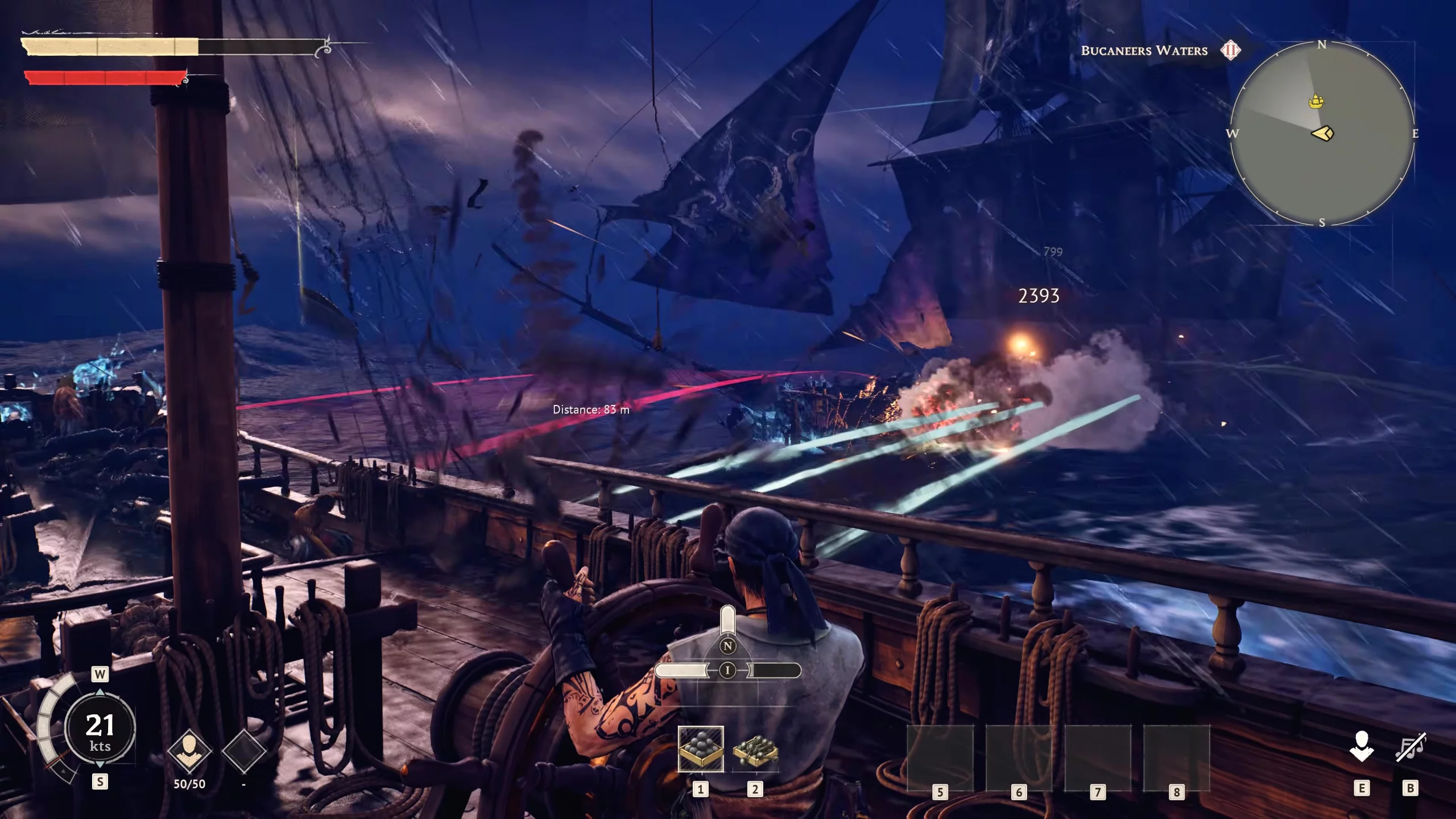This screenshot has width=1456, height=819.
Task: Select the empty diamond slot beside the crew icon
Action: pyautogui.click(x=244, y=751)
